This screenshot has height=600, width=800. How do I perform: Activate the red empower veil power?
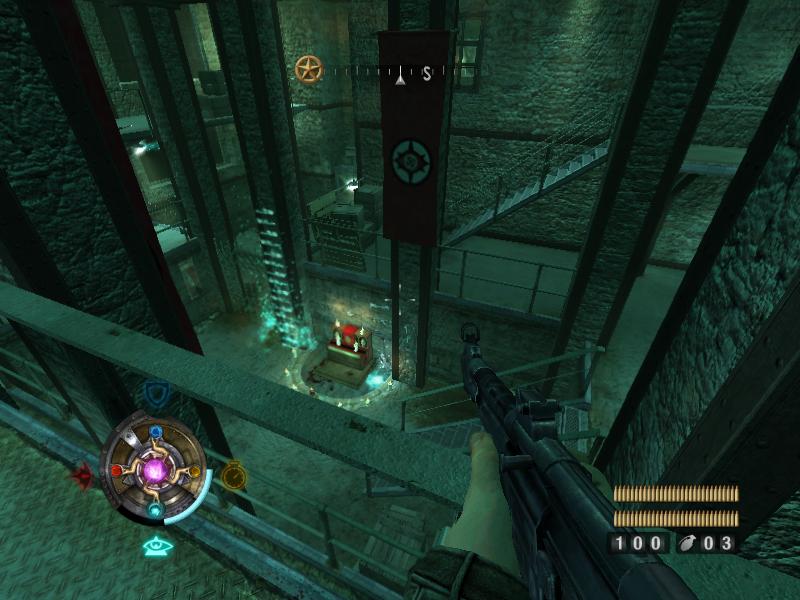point(82,474)
